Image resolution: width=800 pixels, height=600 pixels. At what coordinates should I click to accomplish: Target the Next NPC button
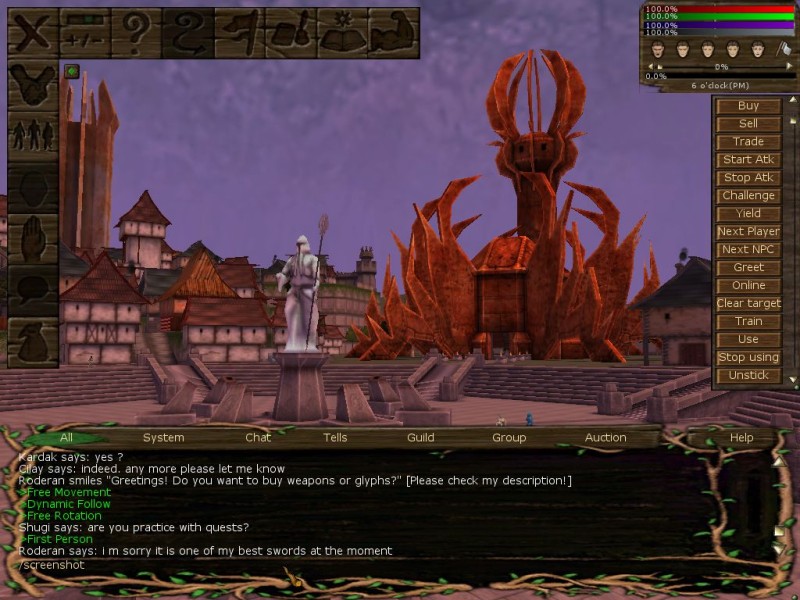click(748, 250)
